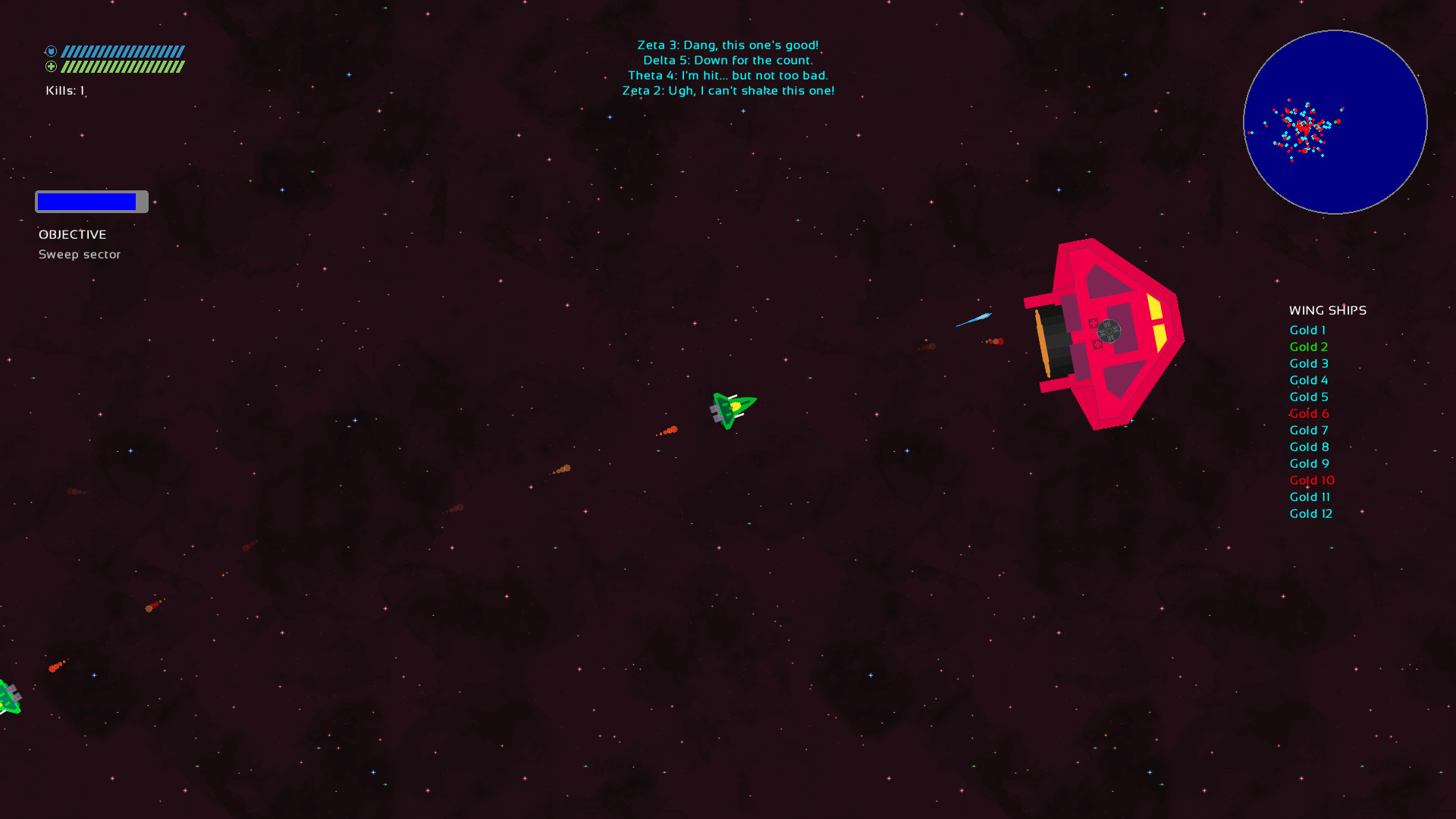
Task: Collapse the shield bar readout
Action: click(x=123, y=51)
